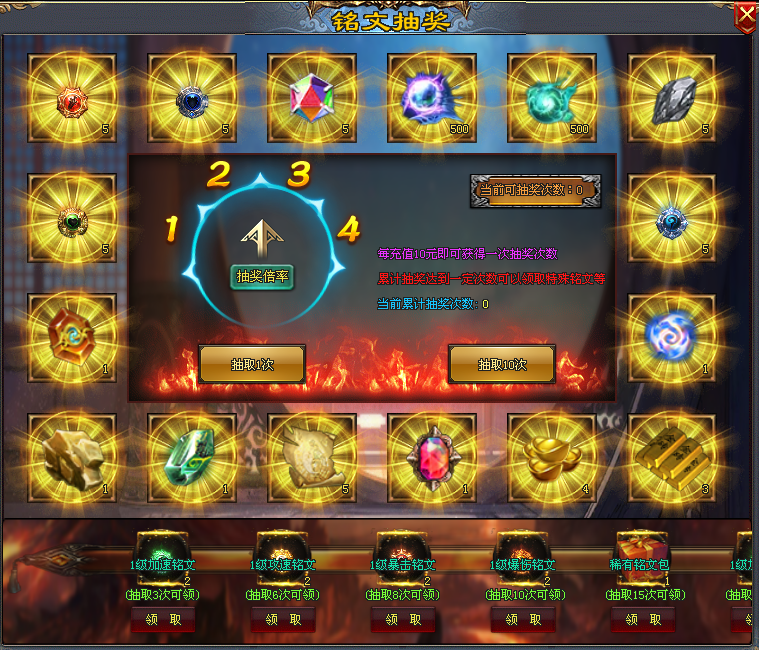Select the grey stone ore prize
Image resolution: width=759 pixels, height=650 pixels.
point(671,97)
